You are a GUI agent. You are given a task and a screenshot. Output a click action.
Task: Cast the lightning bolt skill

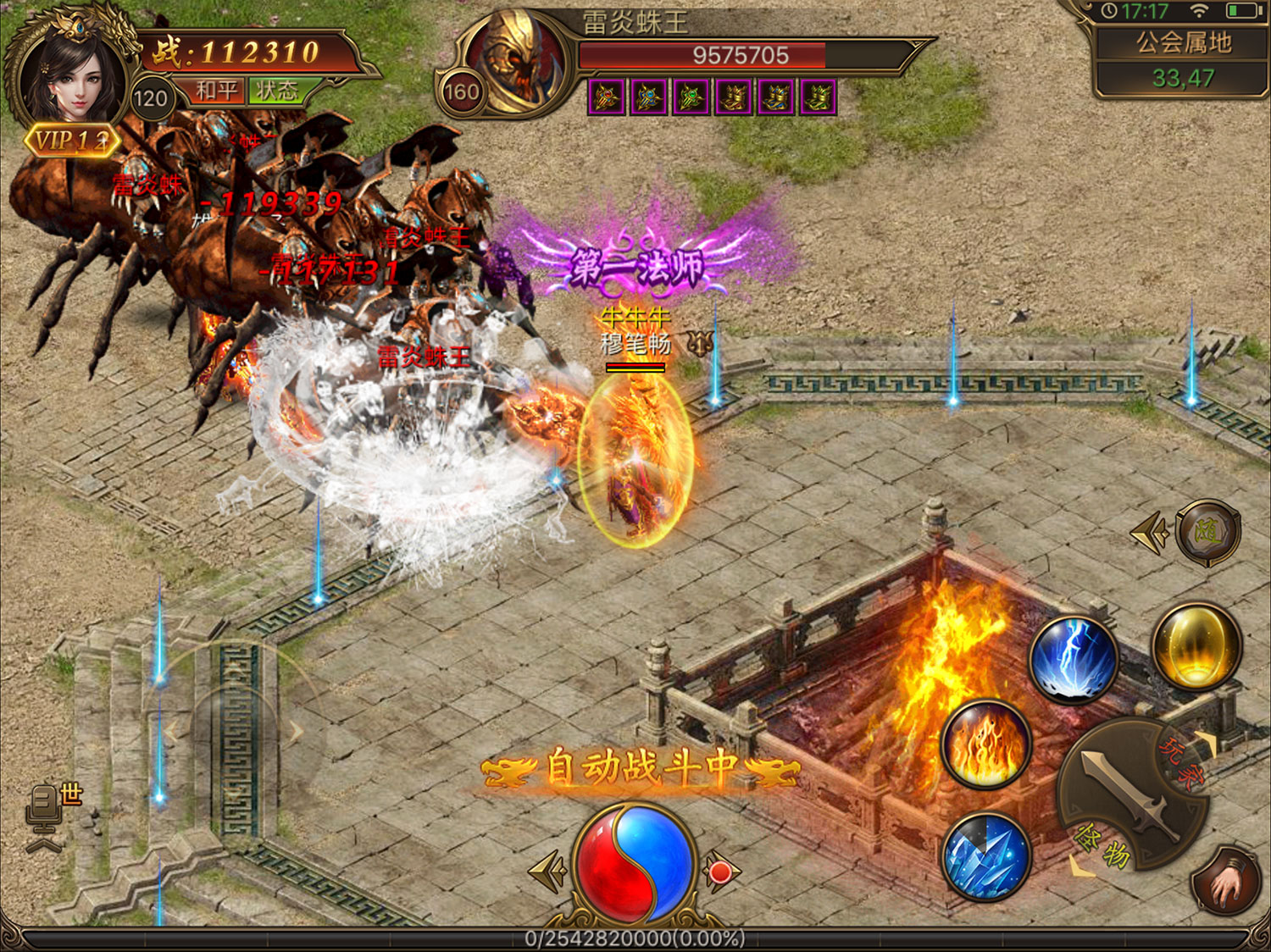(x=1074, y=660)
